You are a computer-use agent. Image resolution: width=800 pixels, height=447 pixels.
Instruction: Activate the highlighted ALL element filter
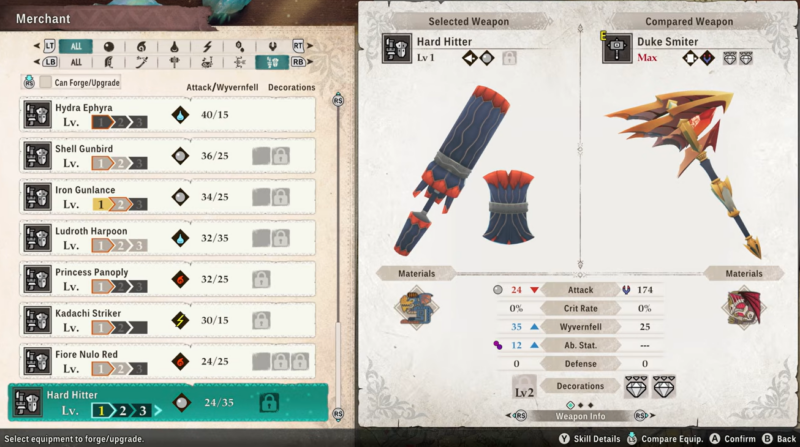point(76,46)
